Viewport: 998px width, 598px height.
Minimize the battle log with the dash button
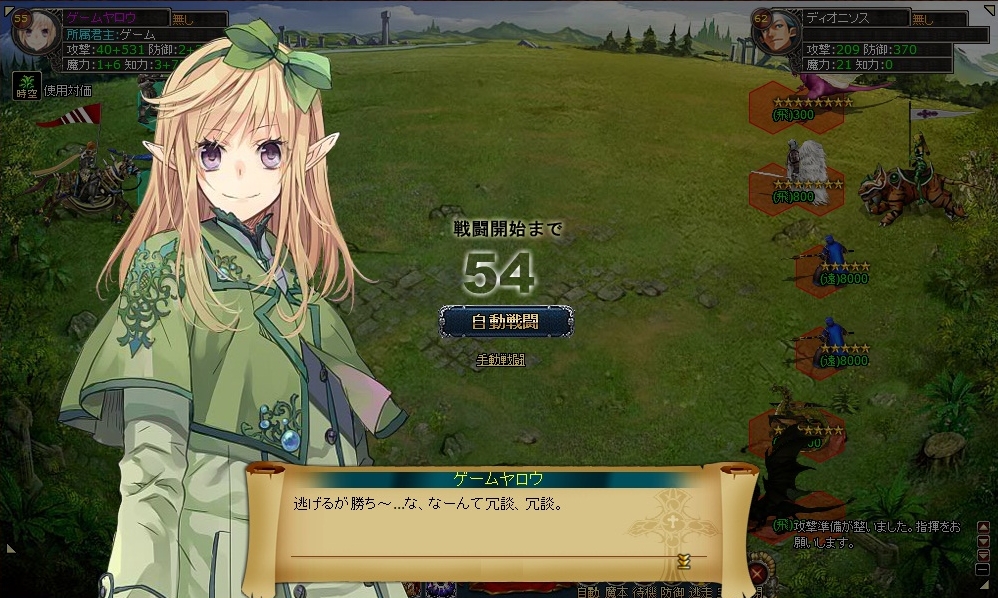coord(983,569)
